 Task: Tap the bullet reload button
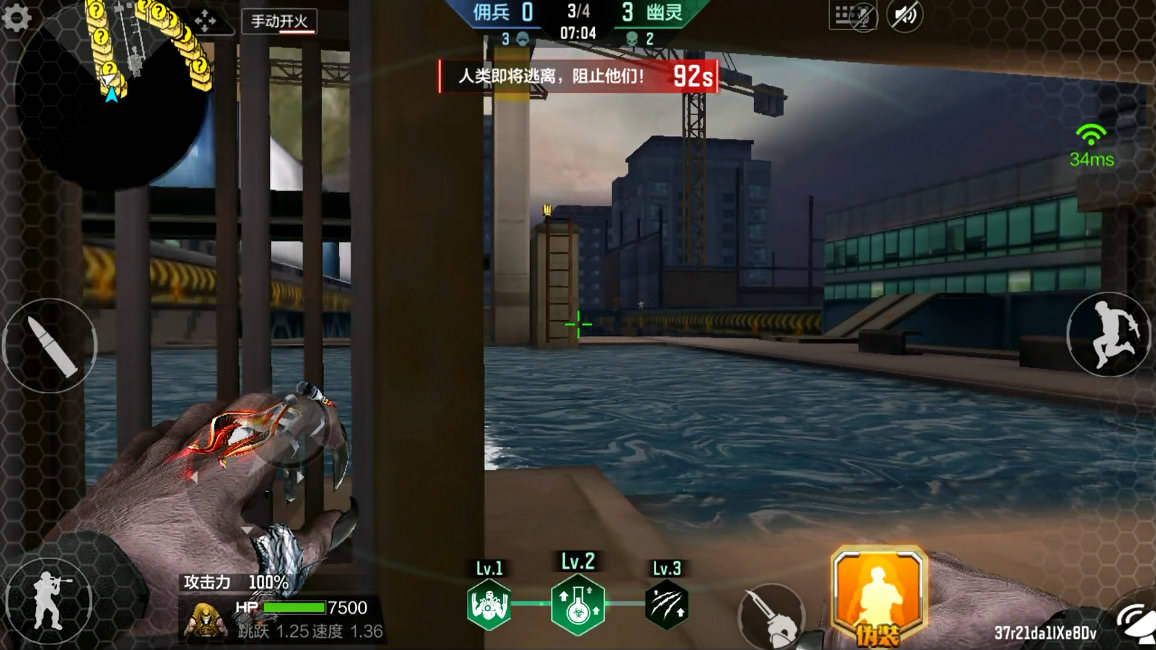[49, 346]
